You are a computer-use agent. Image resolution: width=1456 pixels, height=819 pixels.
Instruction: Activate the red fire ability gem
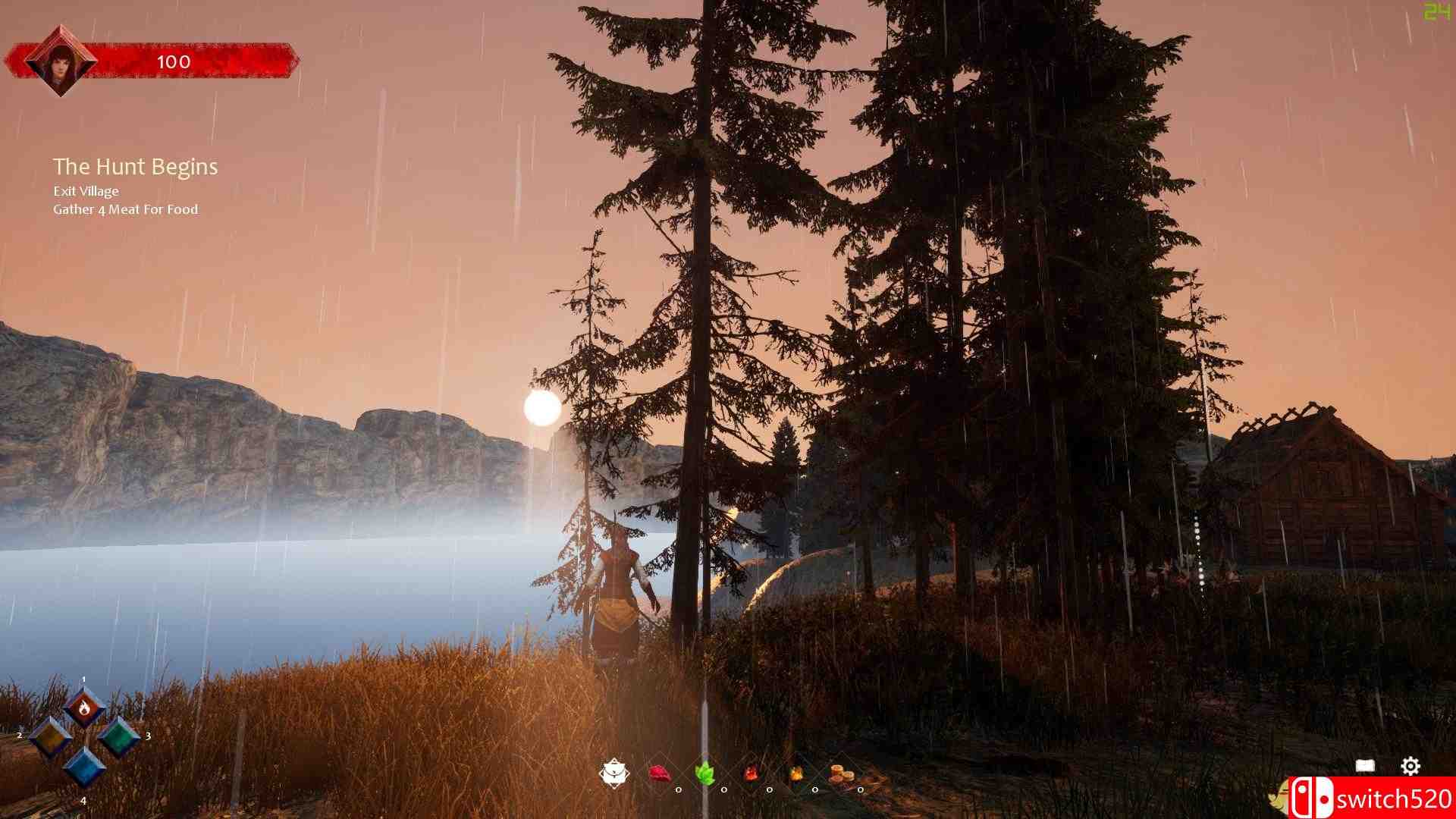[x=84, y=708]
